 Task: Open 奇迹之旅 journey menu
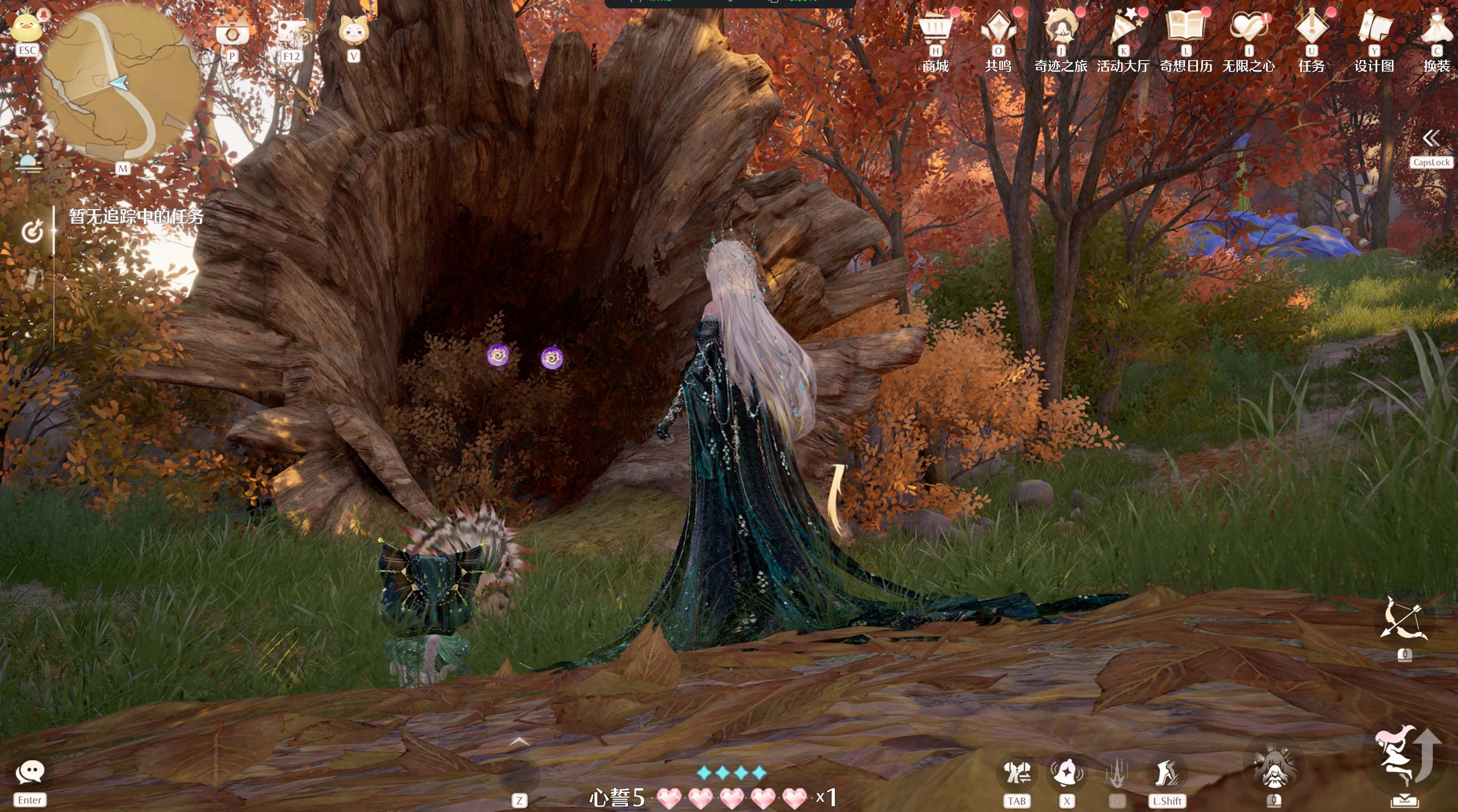(1061, 28)
